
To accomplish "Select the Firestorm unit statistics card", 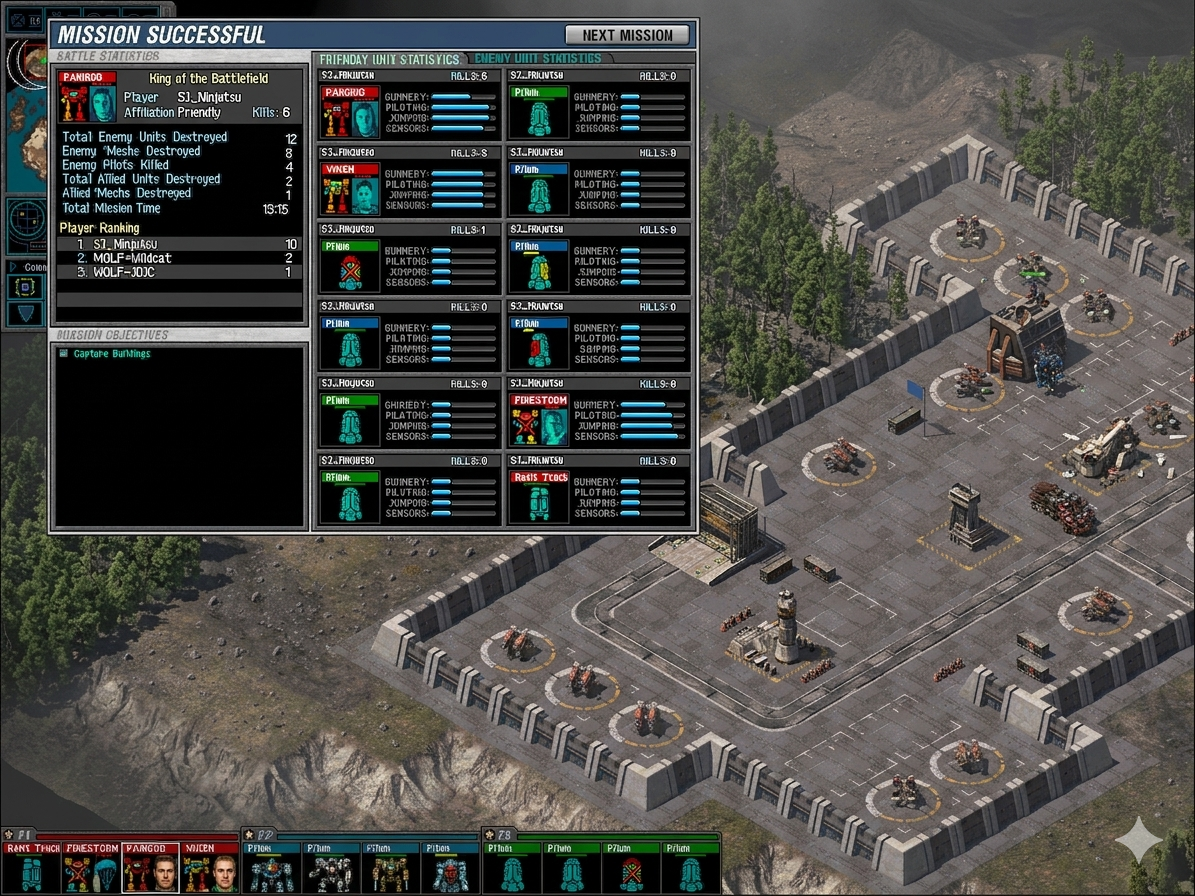I will coord(598,414).
